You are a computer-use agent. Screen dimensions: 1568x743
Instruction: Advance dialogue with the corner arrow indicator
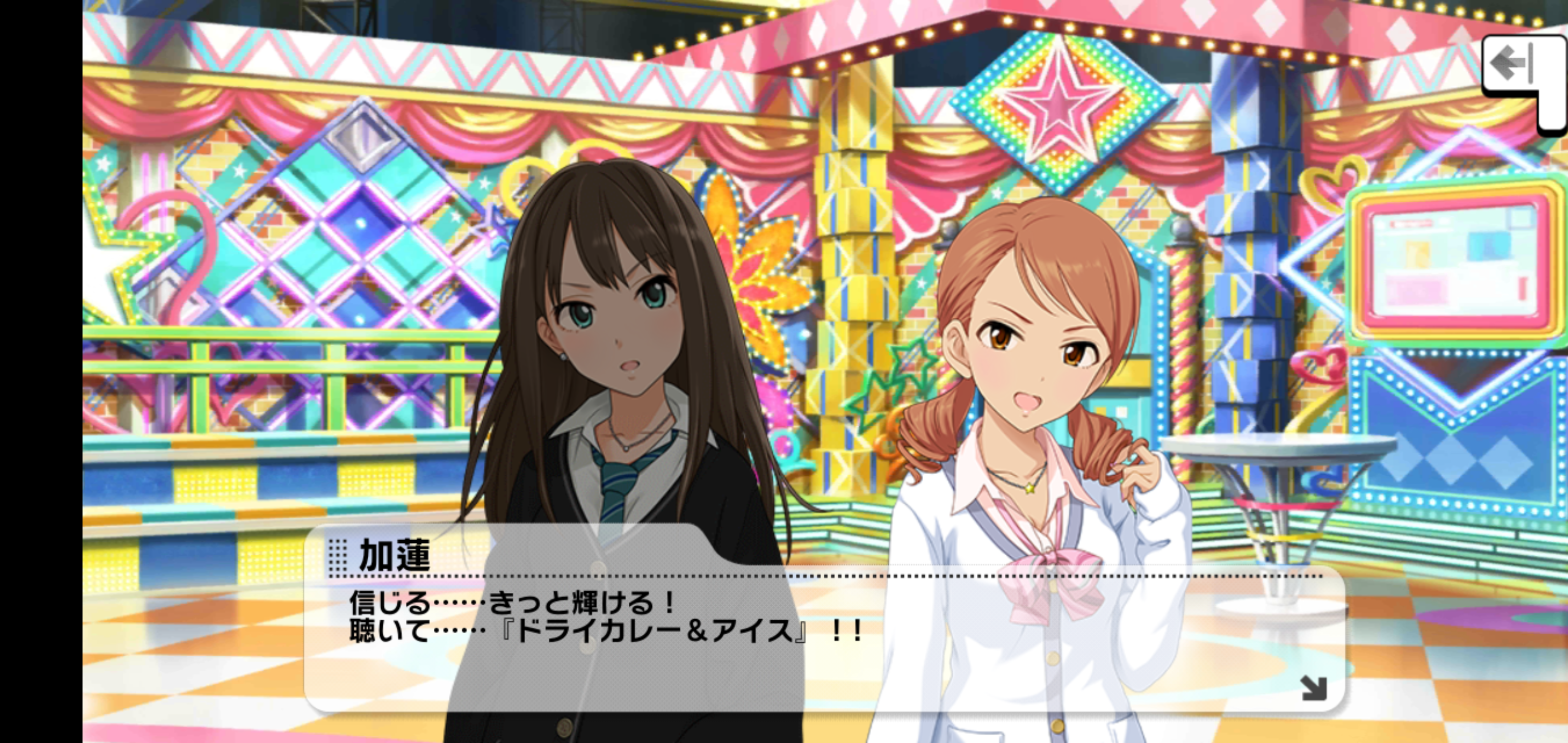1313,688
